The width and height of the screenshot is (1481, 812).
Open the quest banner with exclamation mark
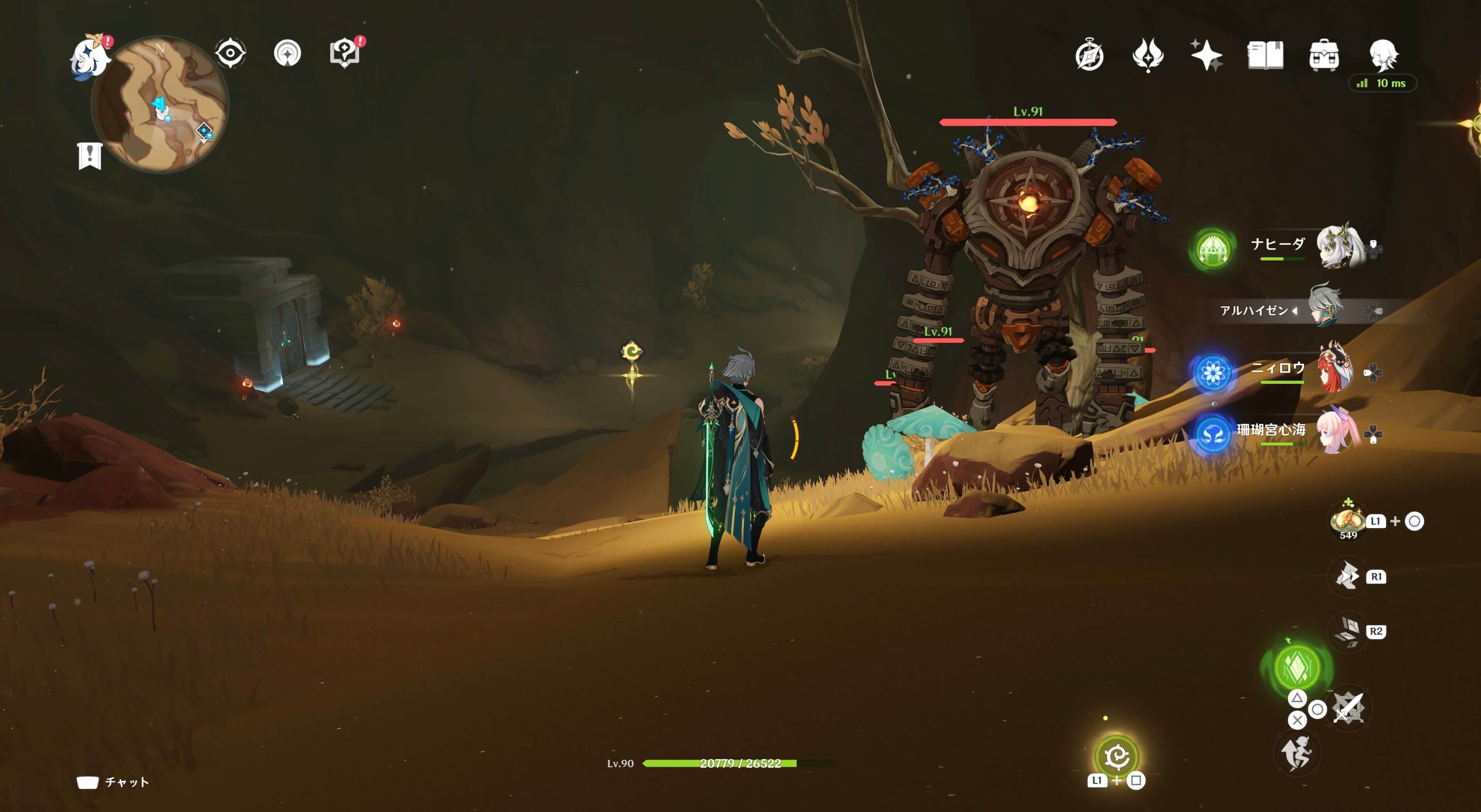coord(90,155)
